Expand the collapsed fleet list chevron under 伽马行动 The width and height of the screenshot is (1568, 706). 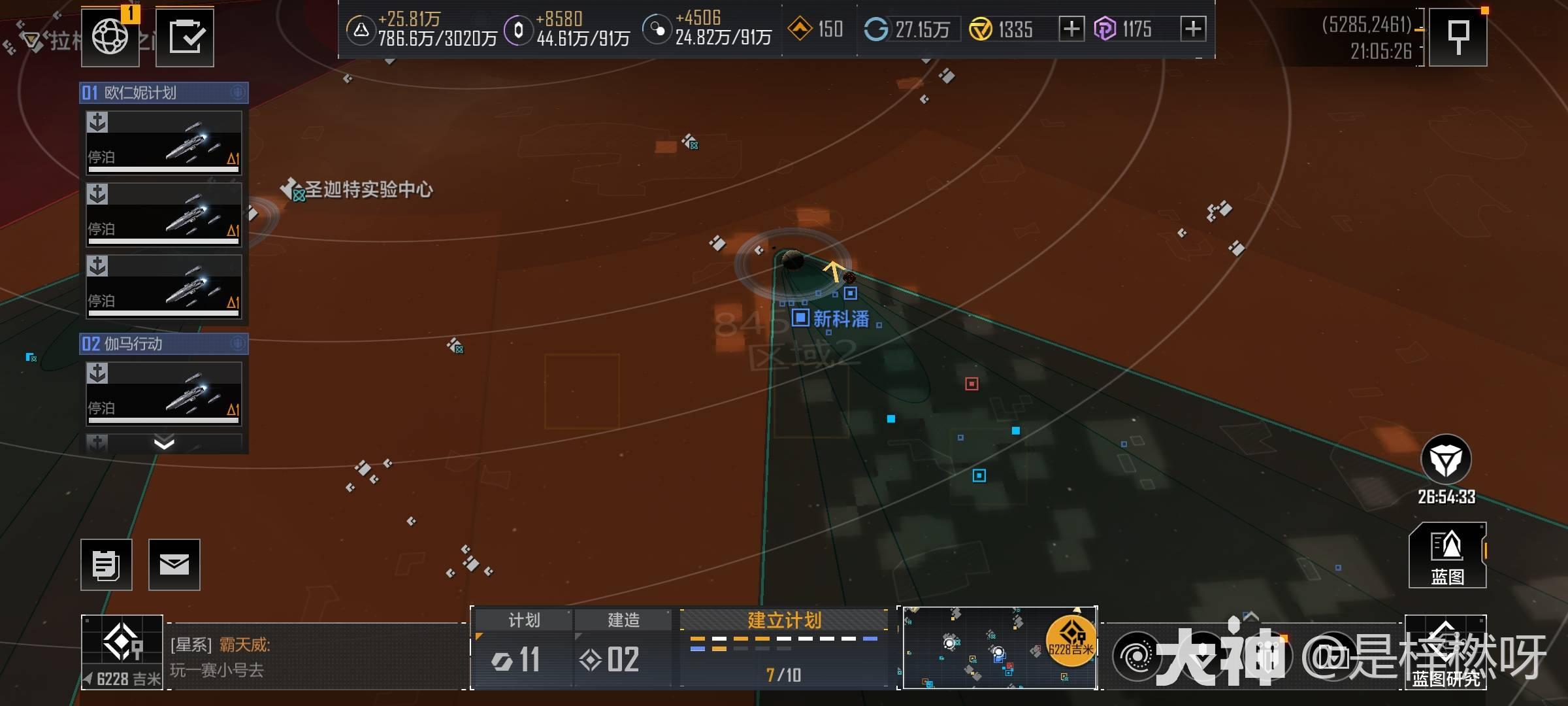point(164,444)
